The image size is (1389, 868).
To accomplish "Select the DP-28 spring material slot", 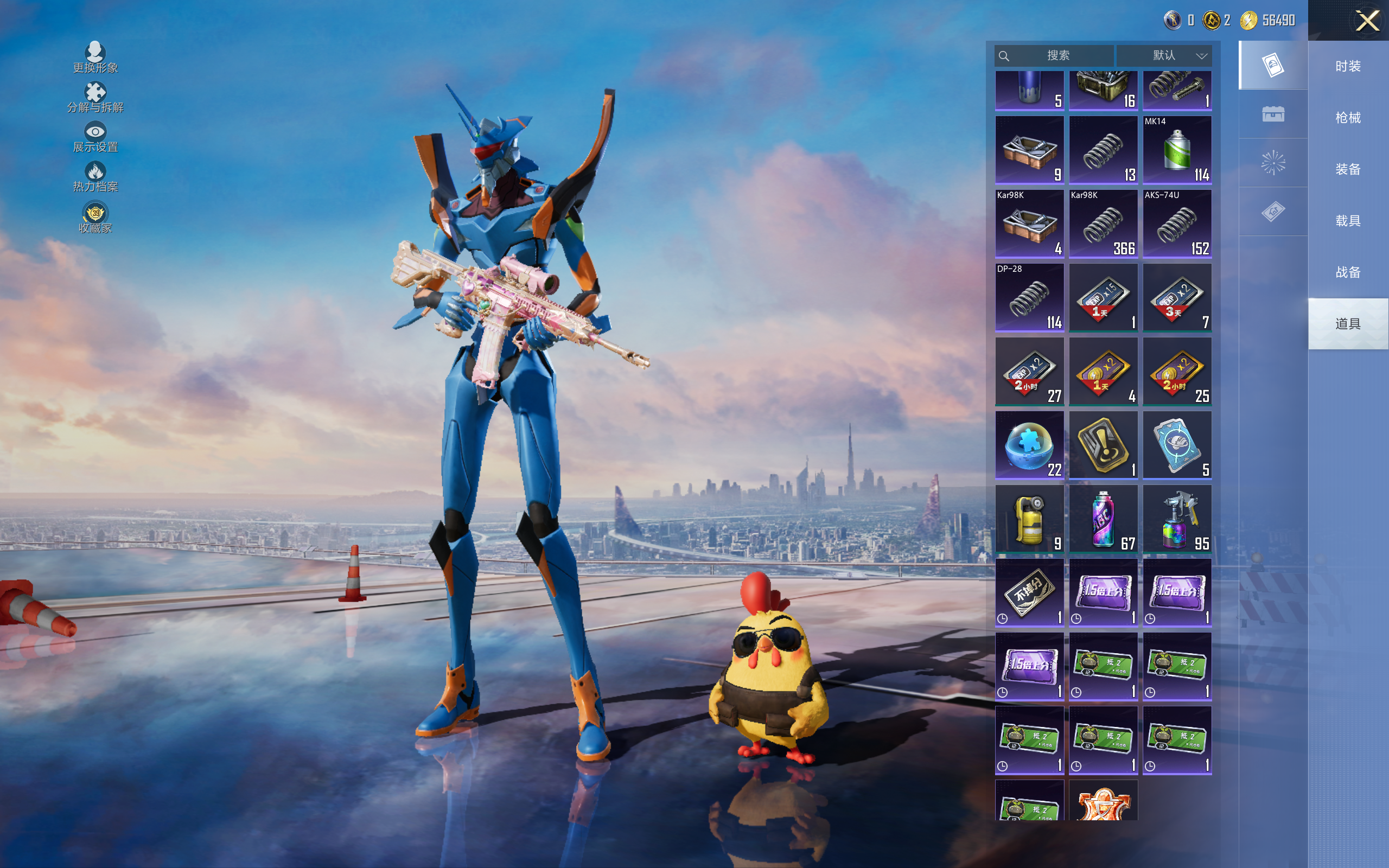I will point(1029,297).
